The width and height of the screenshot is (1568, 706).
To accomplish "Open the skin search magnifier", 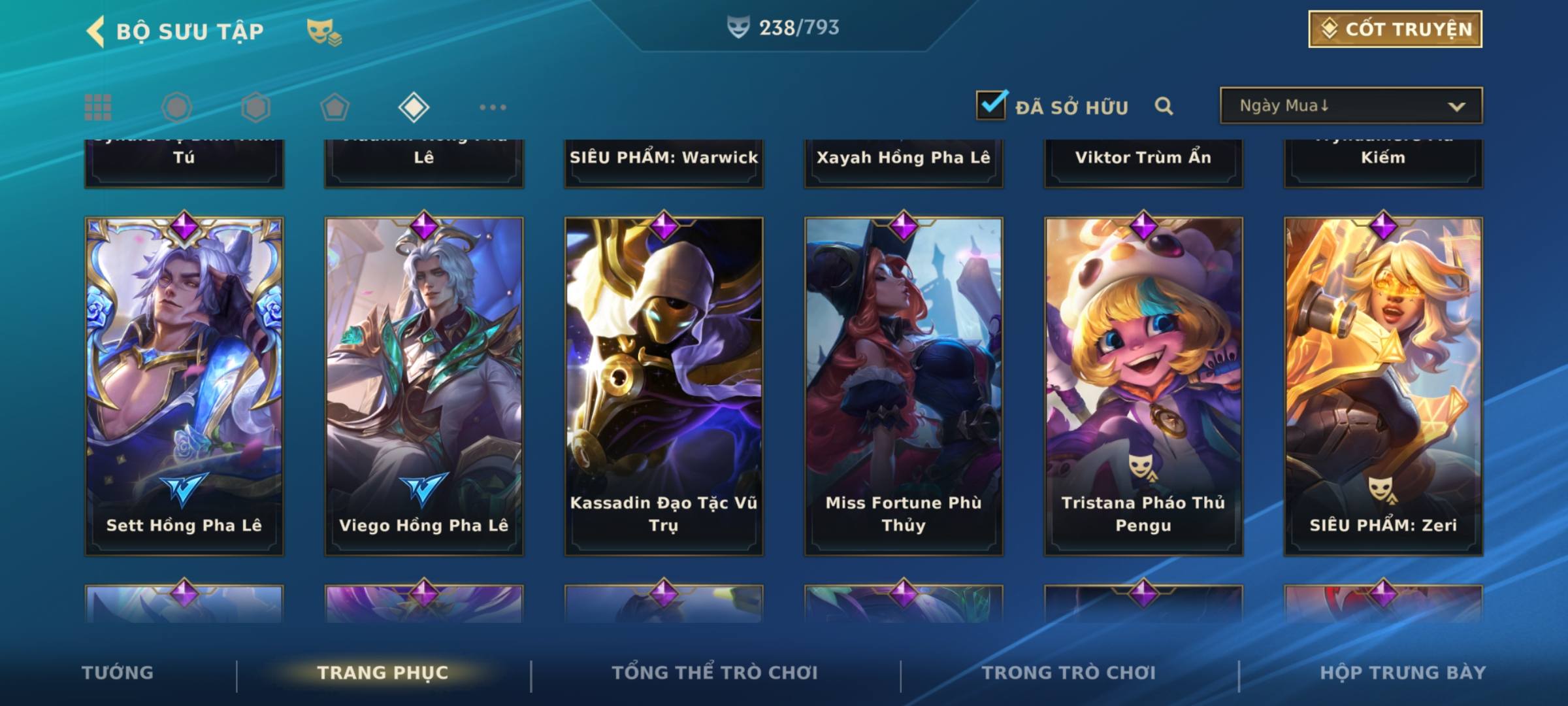I will (x=1164, y=106).
